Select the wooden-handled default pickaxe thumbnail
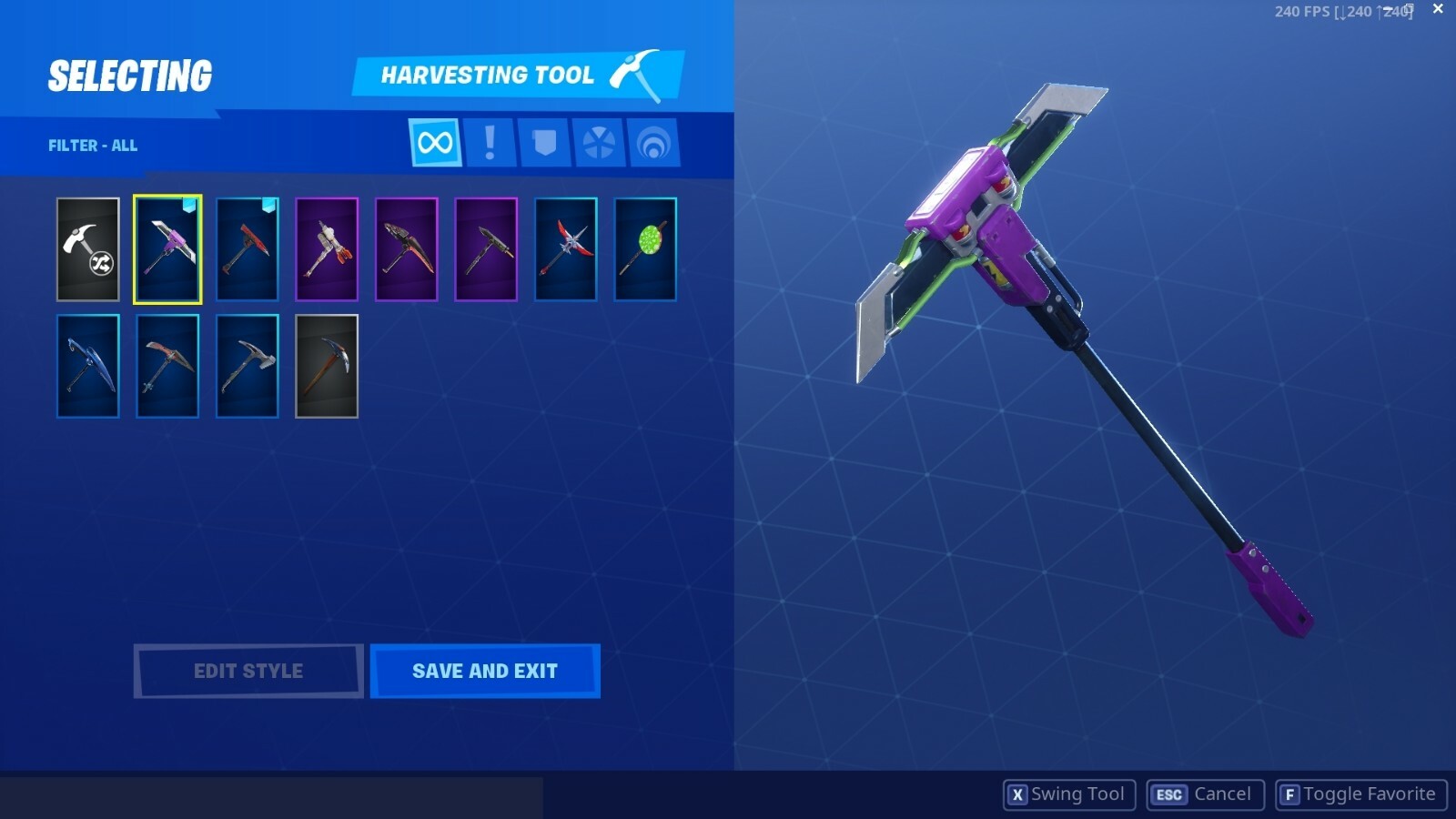 click(327, 366)
